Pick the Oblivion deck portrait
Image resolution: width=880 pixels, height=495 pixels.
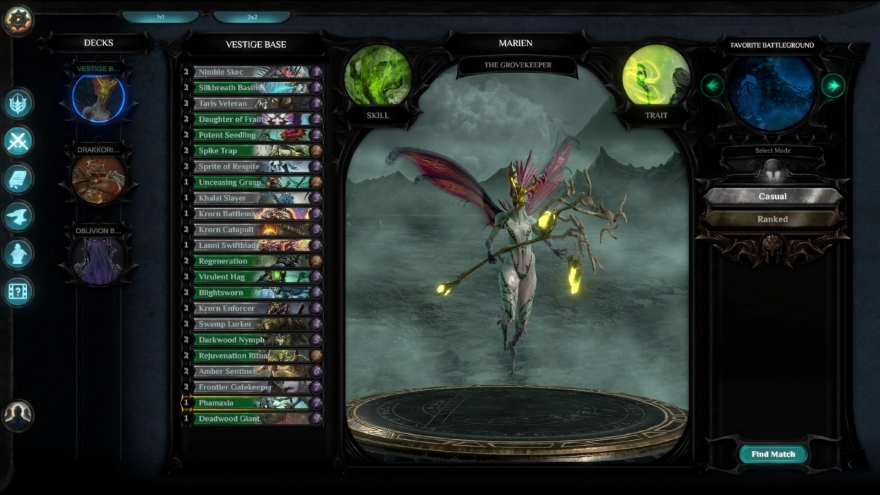tap(98, 259)
